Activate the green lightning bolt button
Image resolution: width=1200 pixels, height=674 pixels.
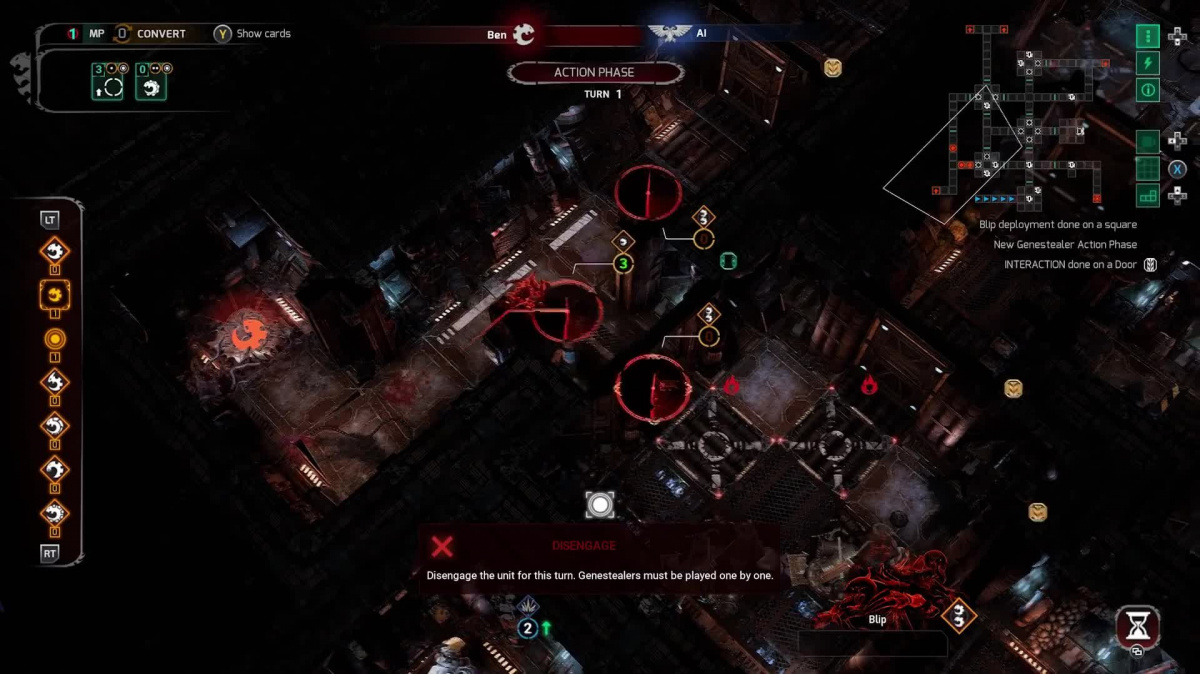(x=1147, y=63)
